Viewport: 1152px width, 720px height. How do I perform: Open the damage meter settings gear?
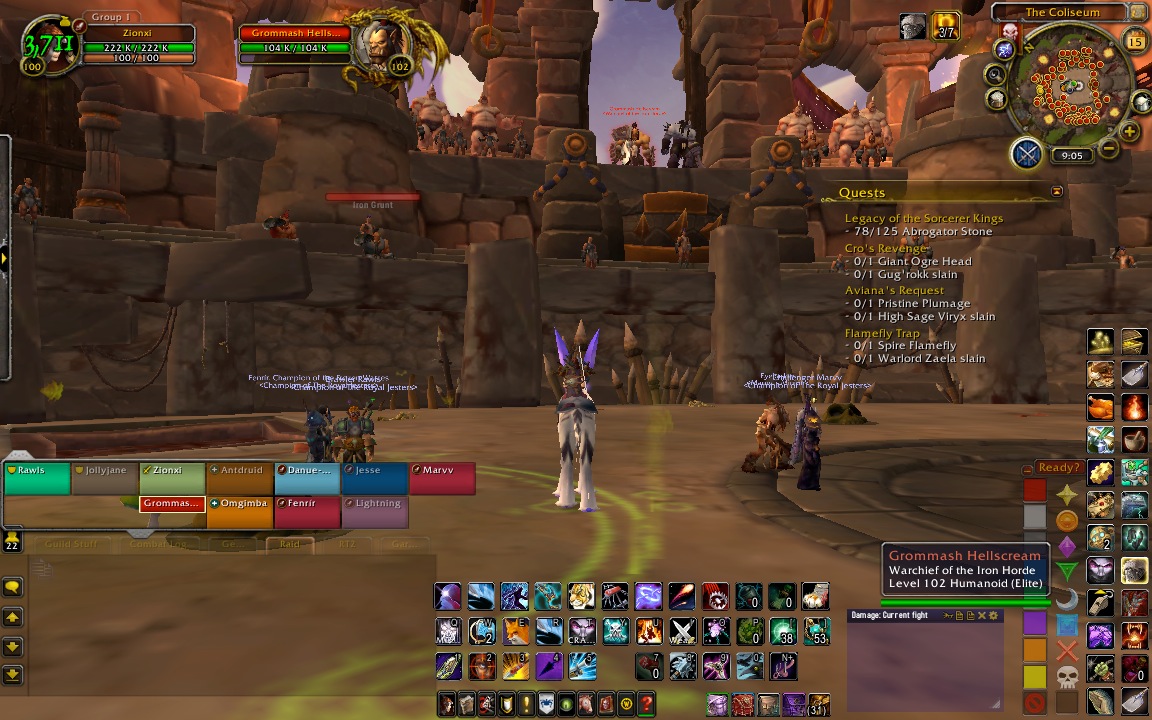click(993, 616)
